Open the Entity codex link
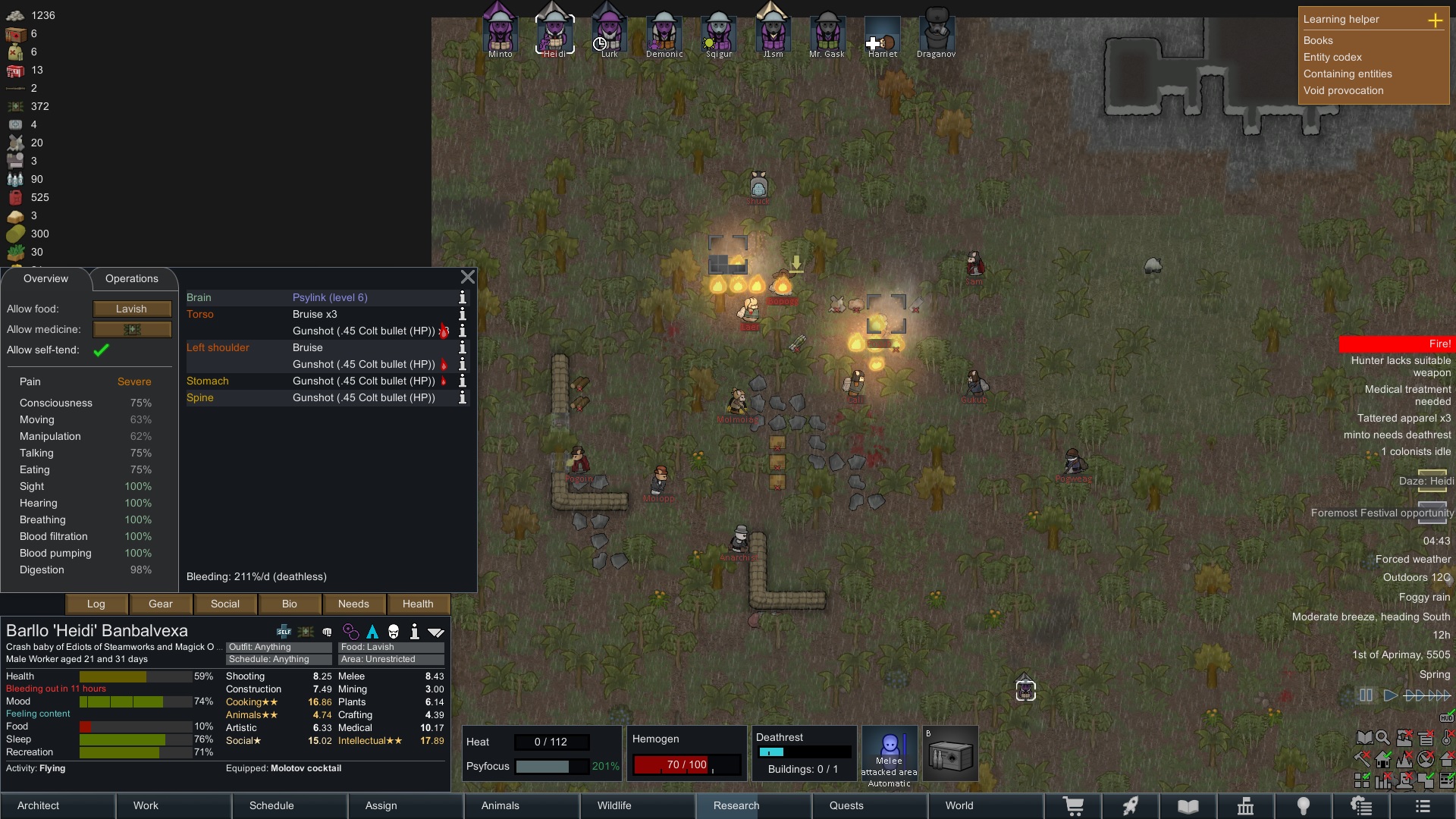1456x819 pixels. pyautogui.click(x=1332, y=57)
